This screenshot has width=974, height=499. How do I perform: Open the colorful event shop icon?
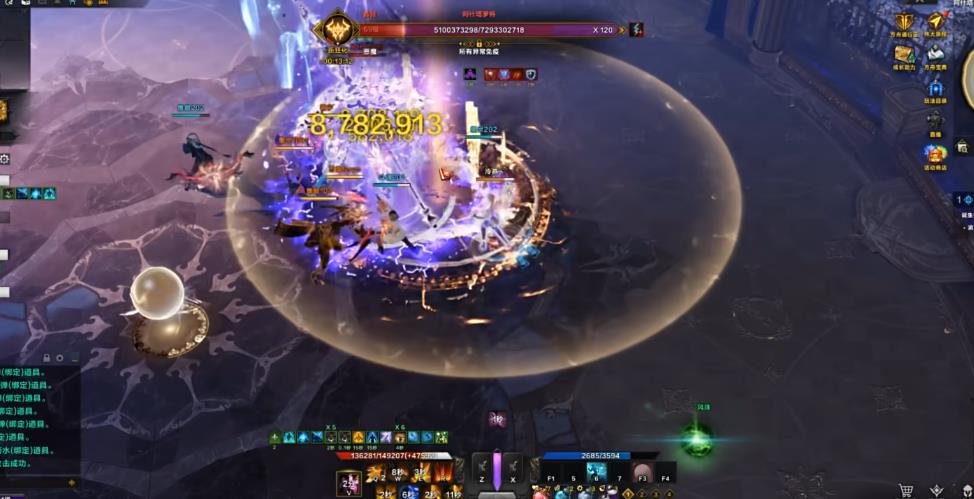pos(935,154)
